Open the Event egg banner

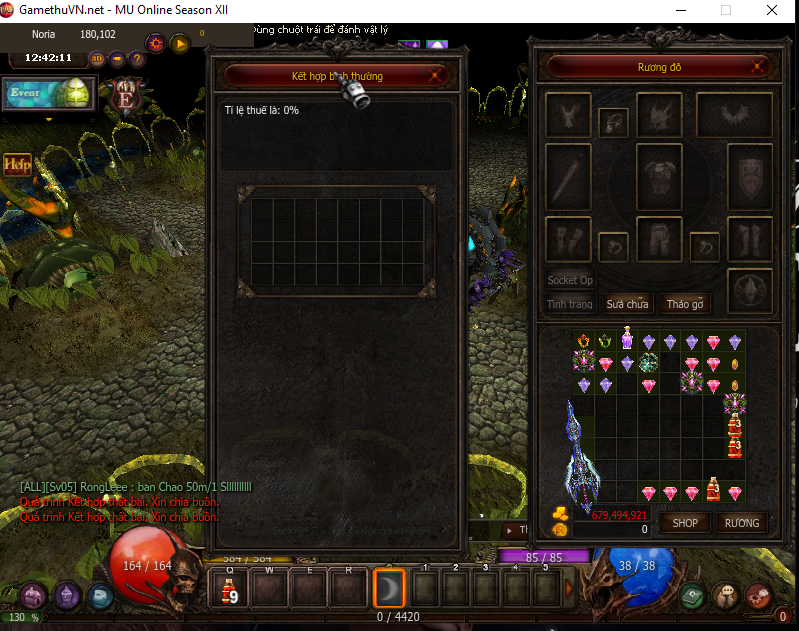pyautogui.click(x=48, y=95)
